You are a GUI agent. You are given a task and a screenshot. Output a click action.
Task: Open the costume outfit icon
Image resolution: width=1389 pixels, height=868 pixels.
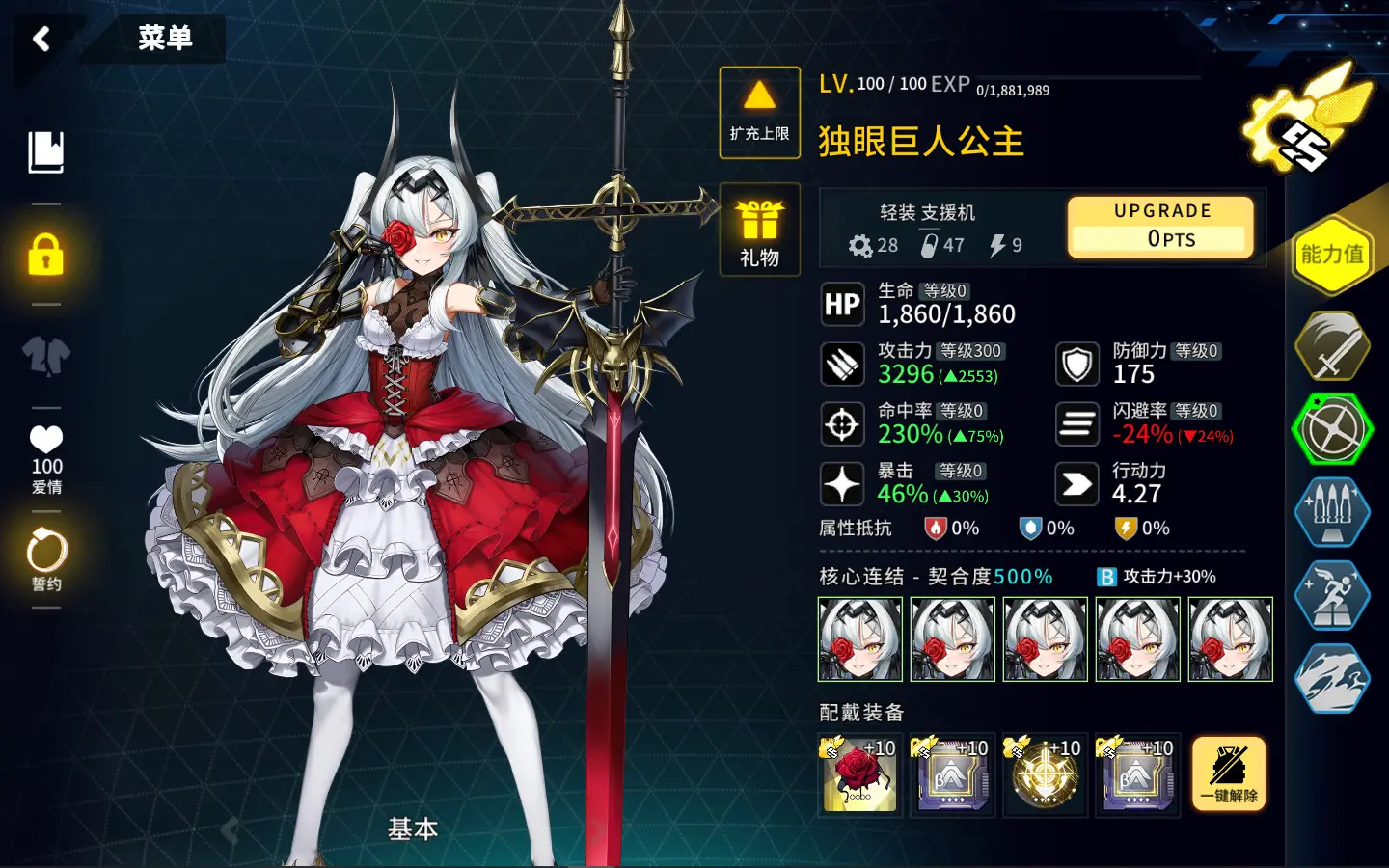46,356
